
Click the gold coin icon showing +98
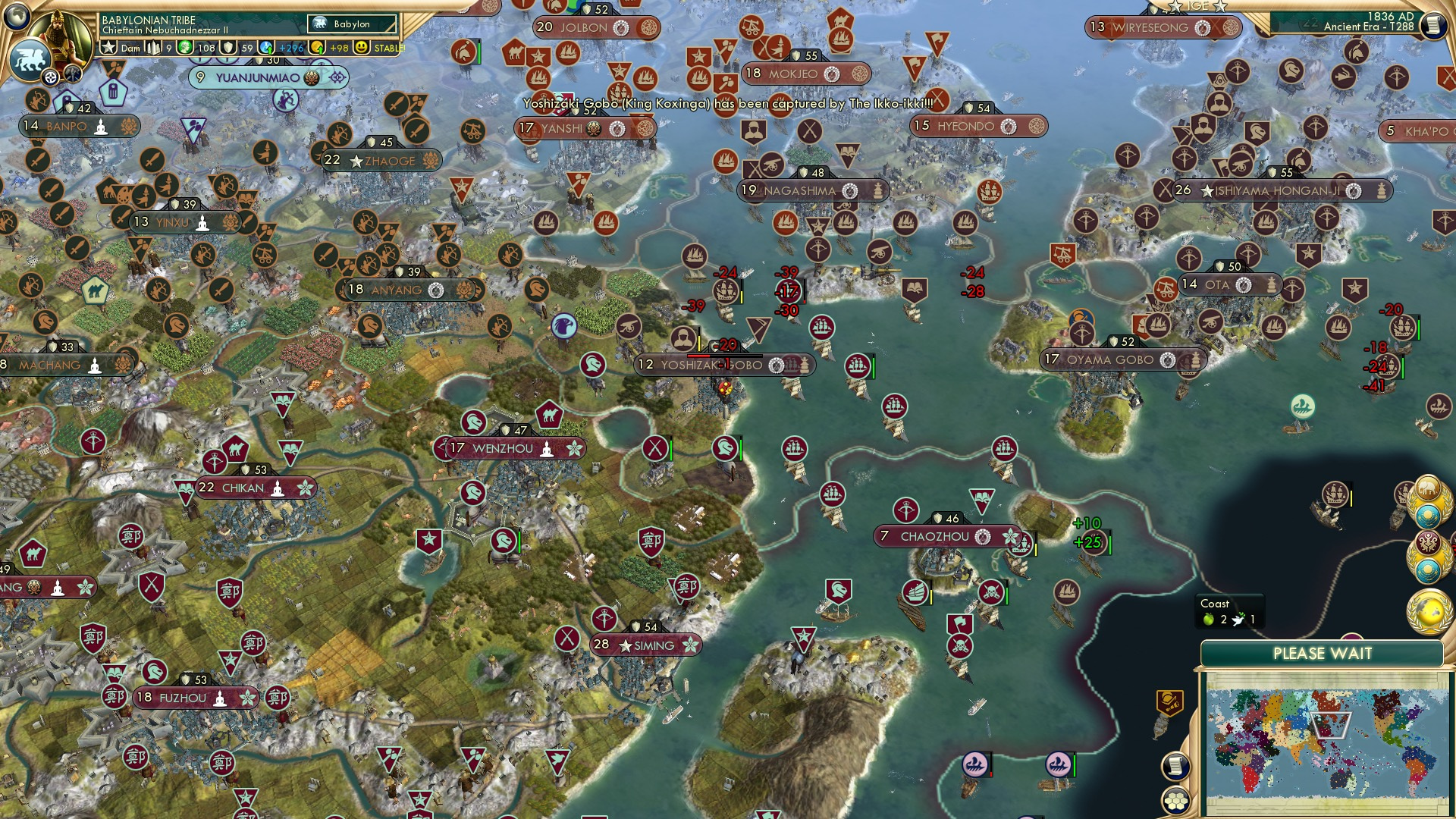pos(316,49)
